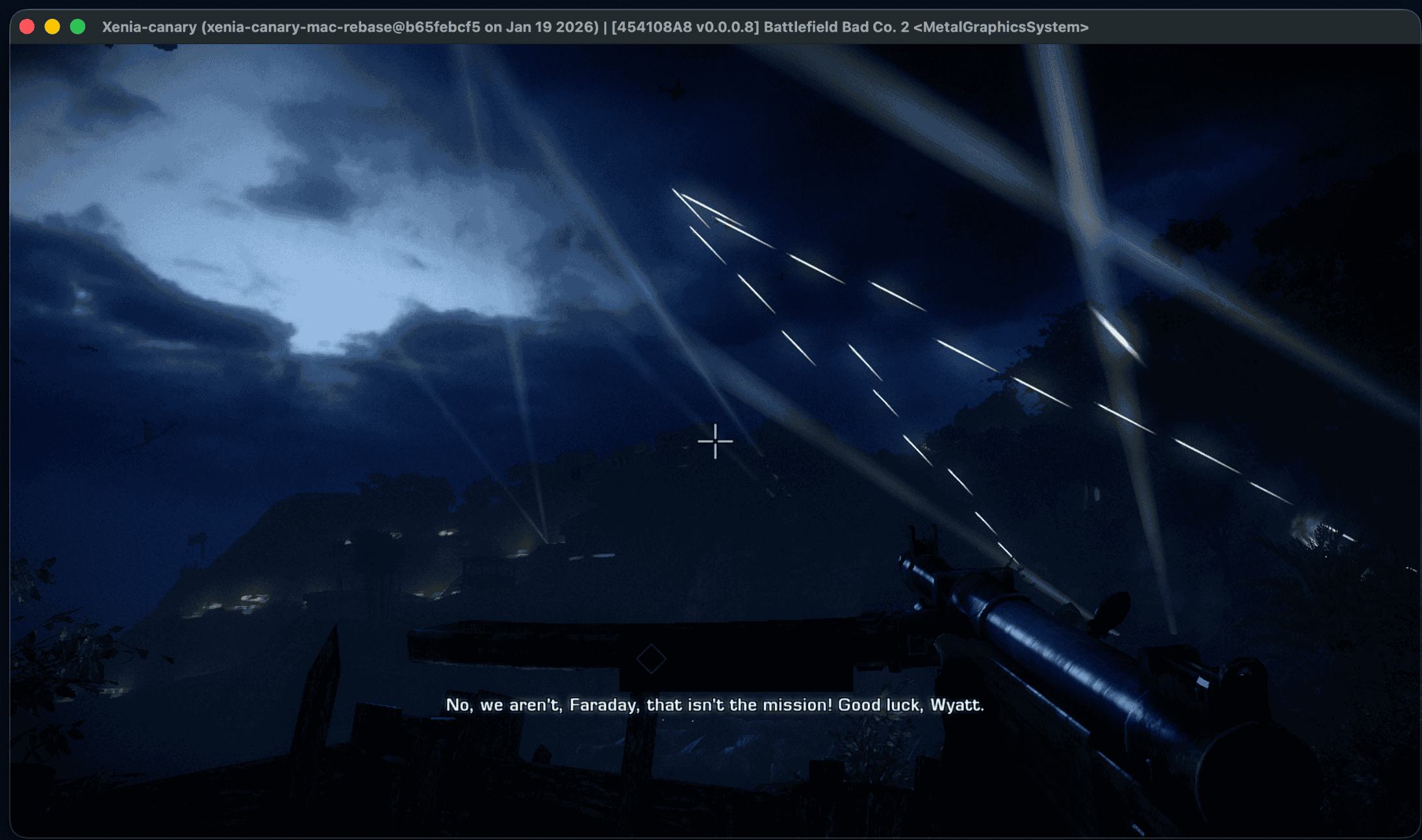The image size is (1422, 840).
Task: Click the in-game crosshair reticle
Action: (x=715, y=441)
